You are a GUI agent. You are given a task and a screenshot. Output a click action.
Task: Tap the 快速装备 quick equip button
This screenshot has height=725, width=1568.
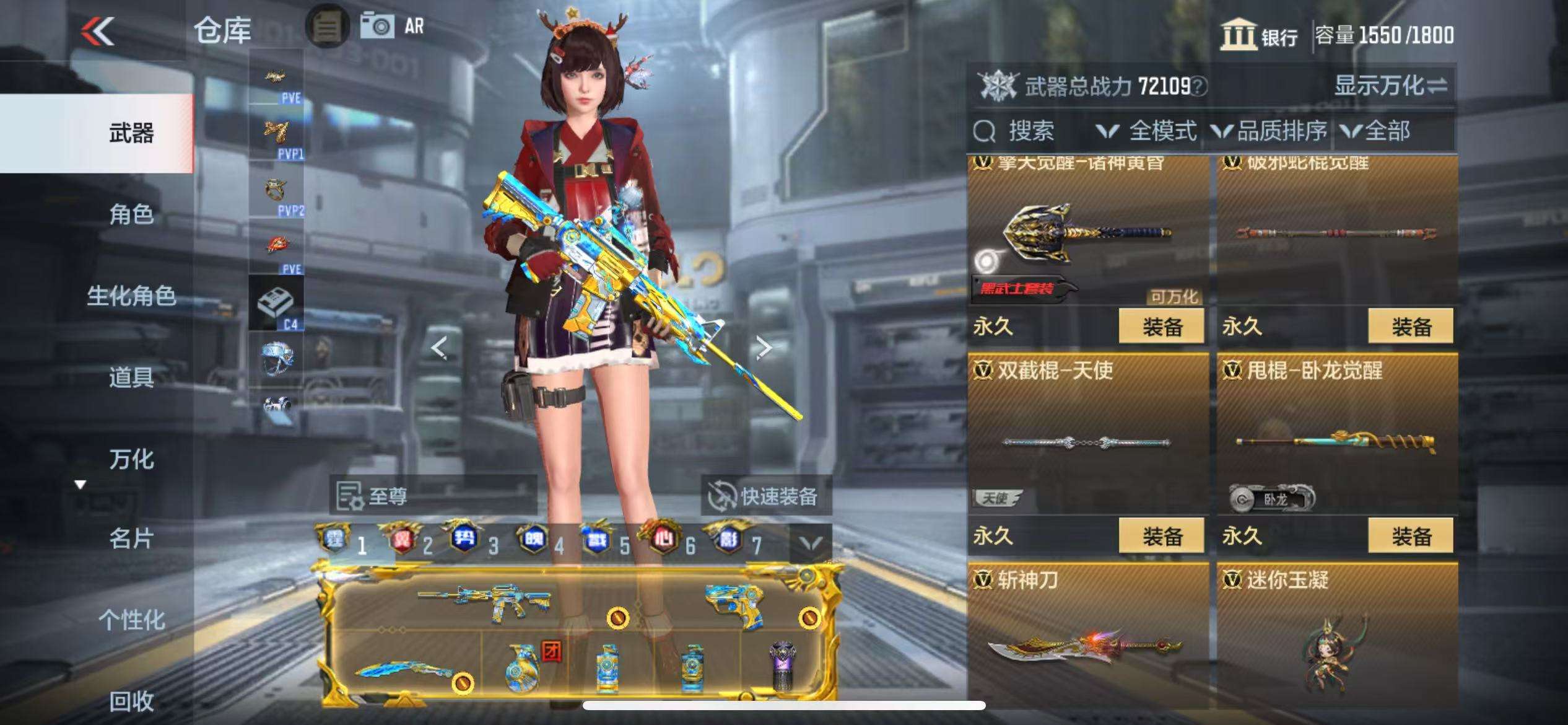[x=765, y=496]
